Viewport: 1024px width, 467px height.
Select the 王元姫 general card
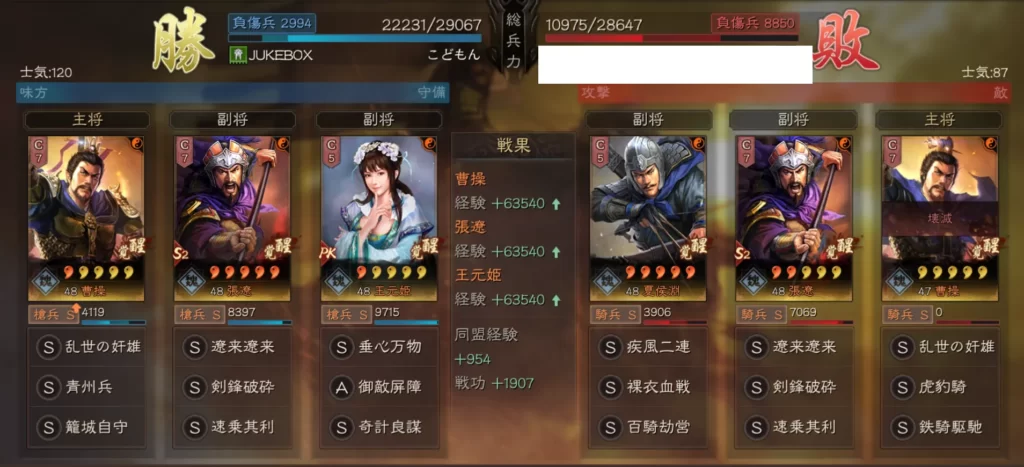(x=376, y=217)
